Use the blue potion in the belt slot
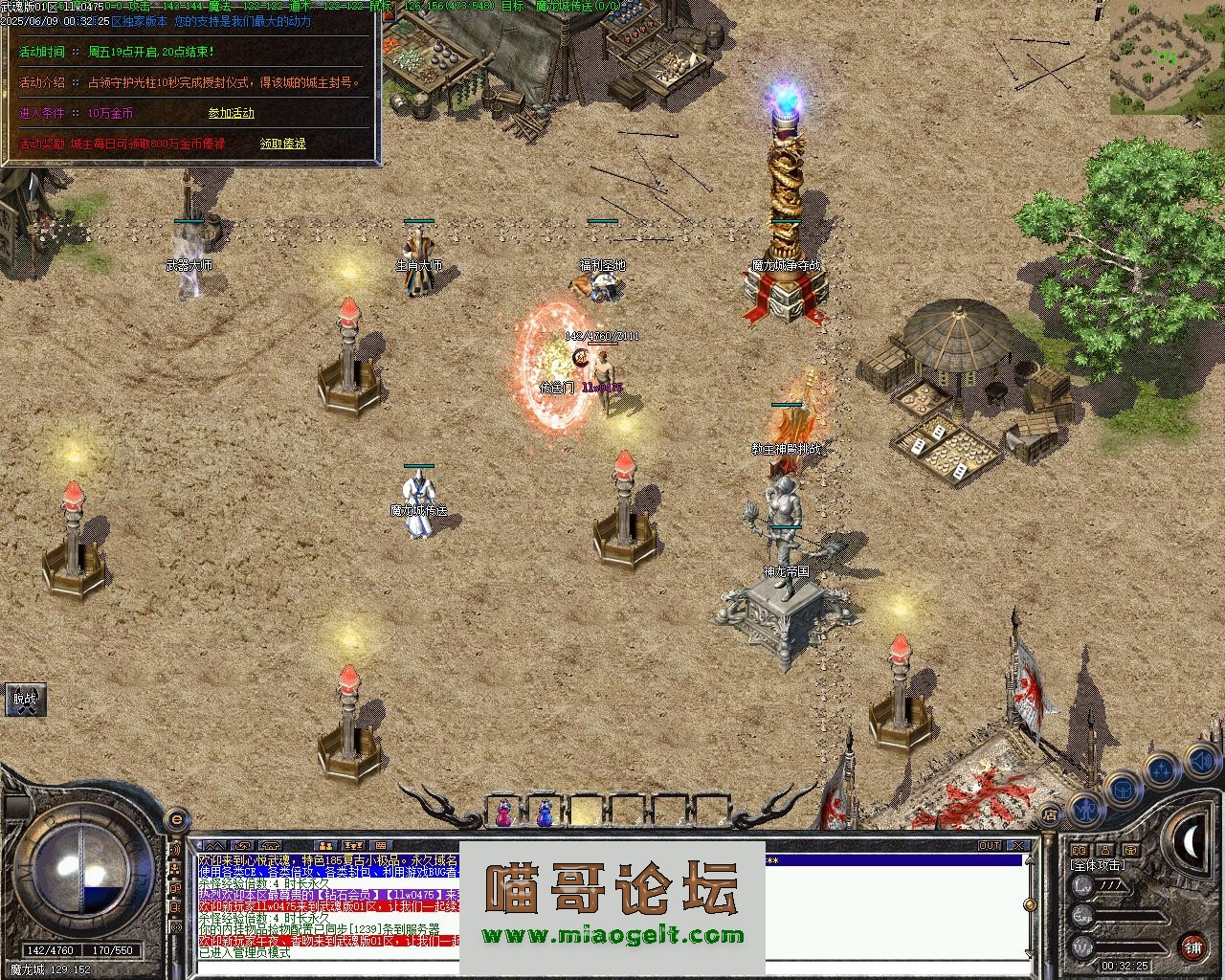This screenshot has height=980, width=1225. coord(545,813)
